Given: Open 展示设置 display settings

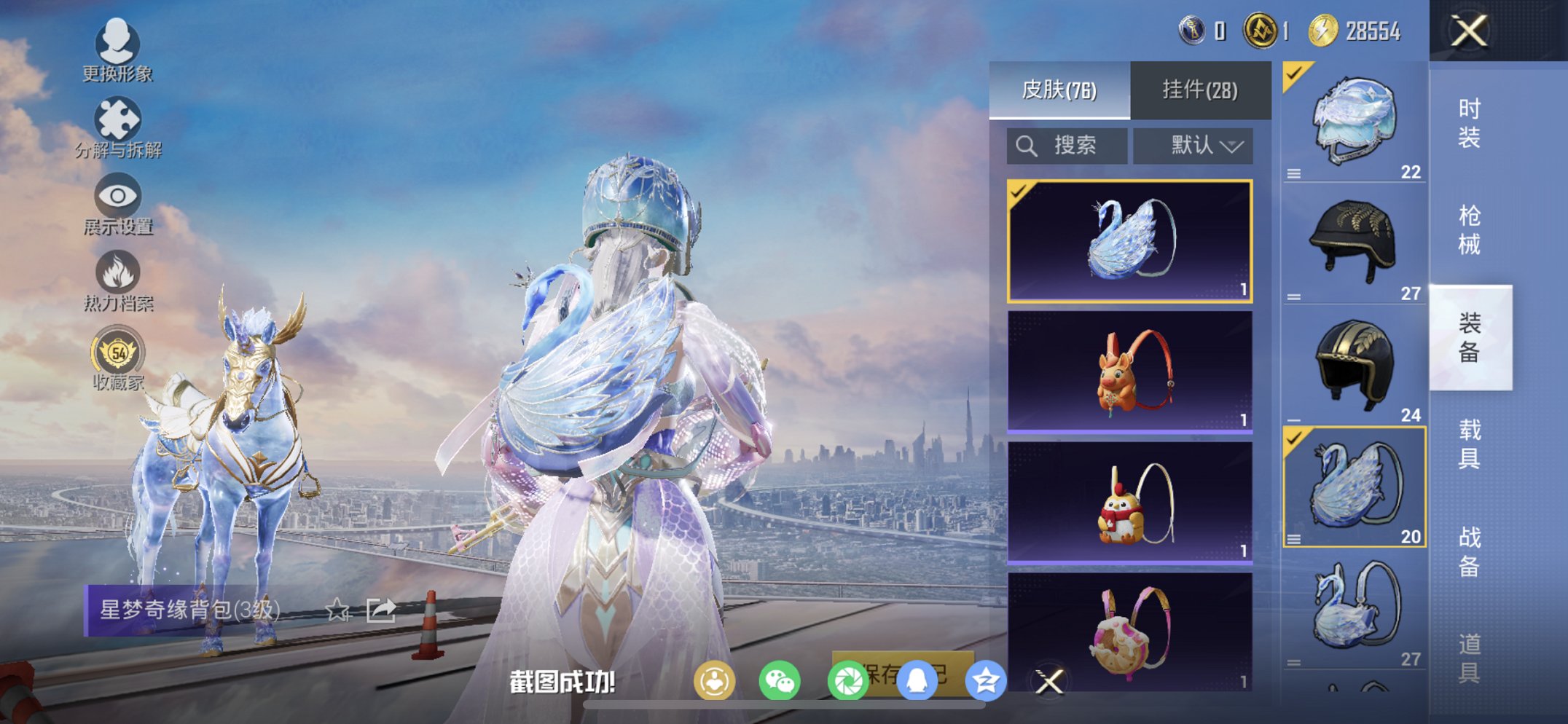Looking at the screenshot, I should pos(119,201).
